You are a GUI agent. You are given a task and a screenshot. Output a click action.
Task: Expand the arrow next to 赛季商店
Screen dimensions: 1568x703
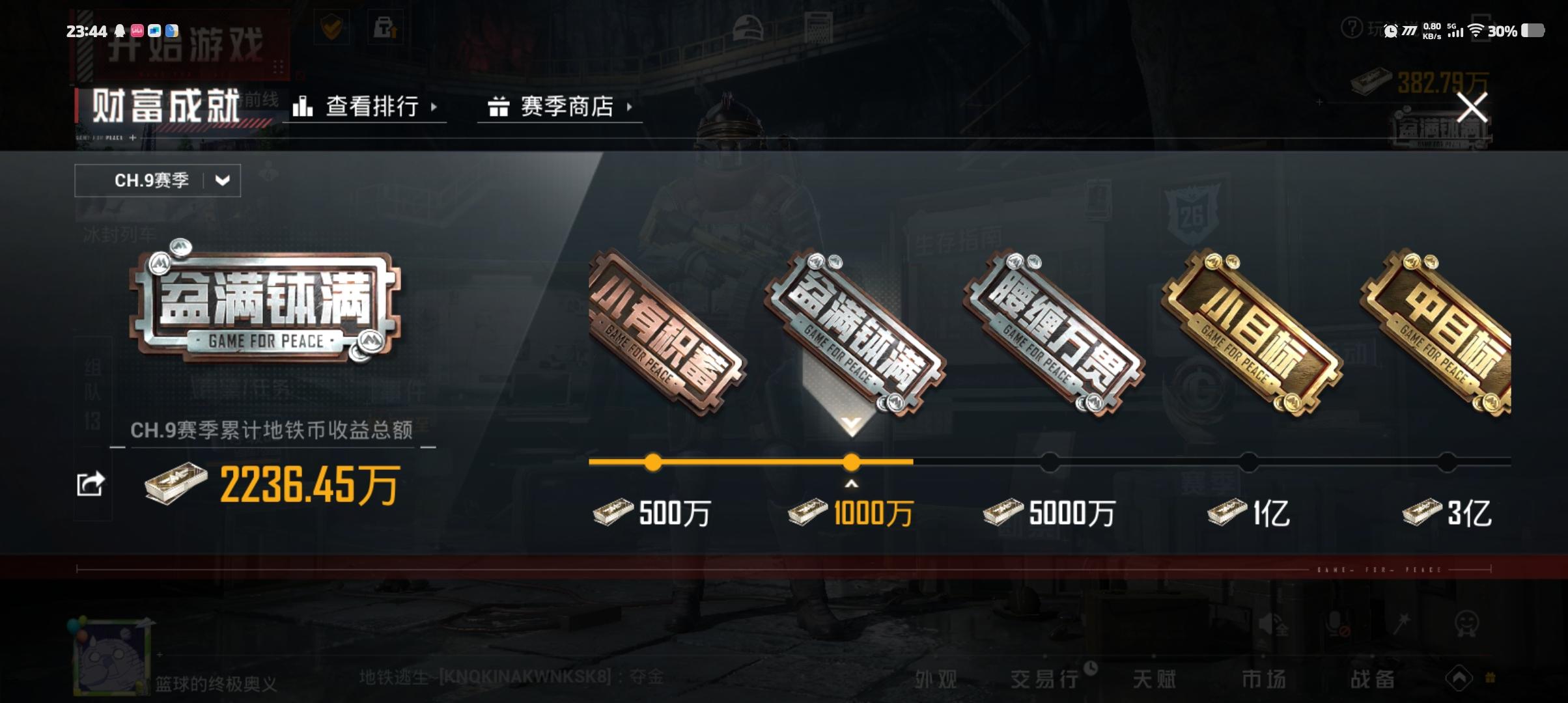(x=628, y=107)
